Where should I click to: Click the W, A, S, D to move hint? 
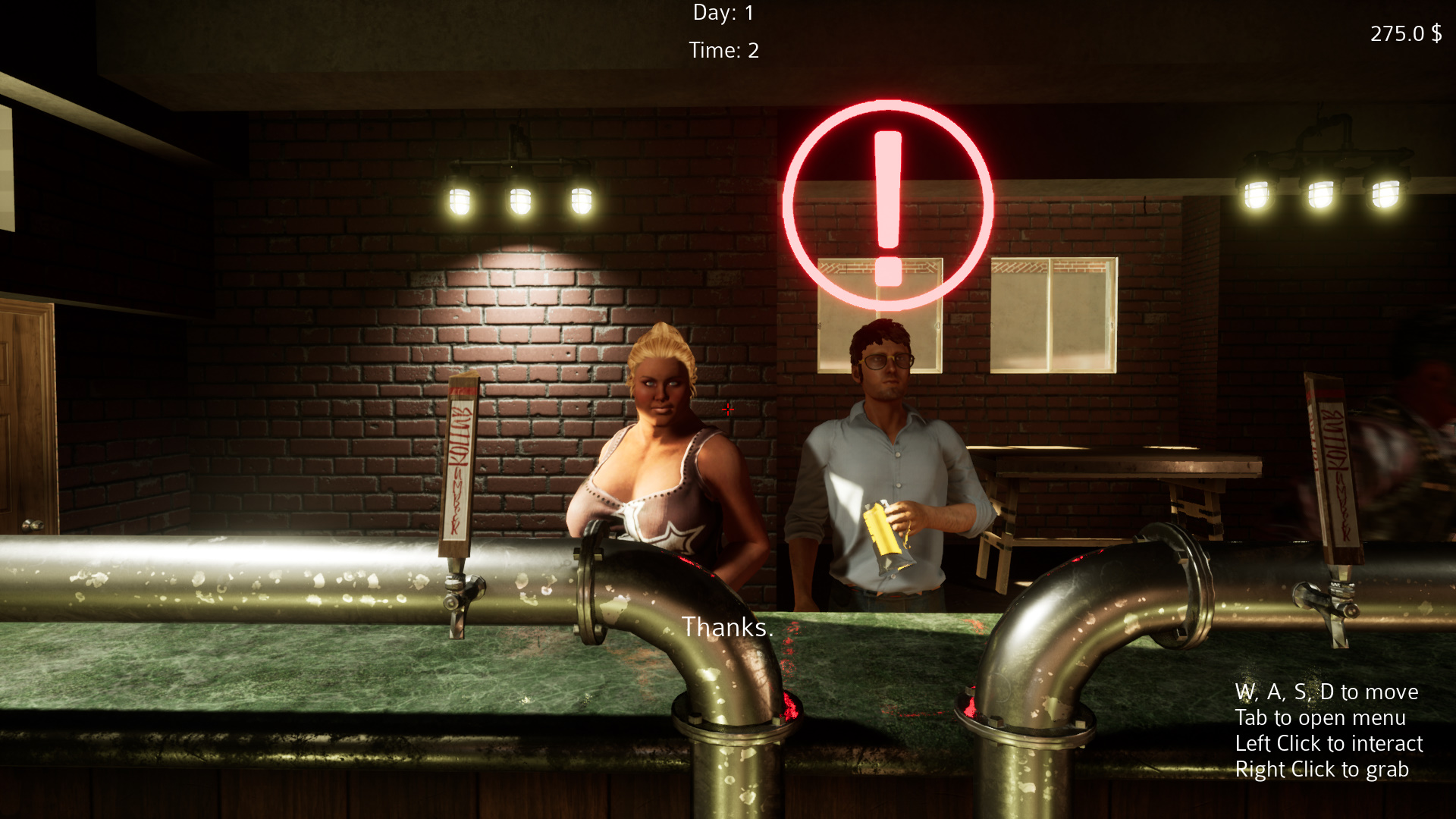1326,692
